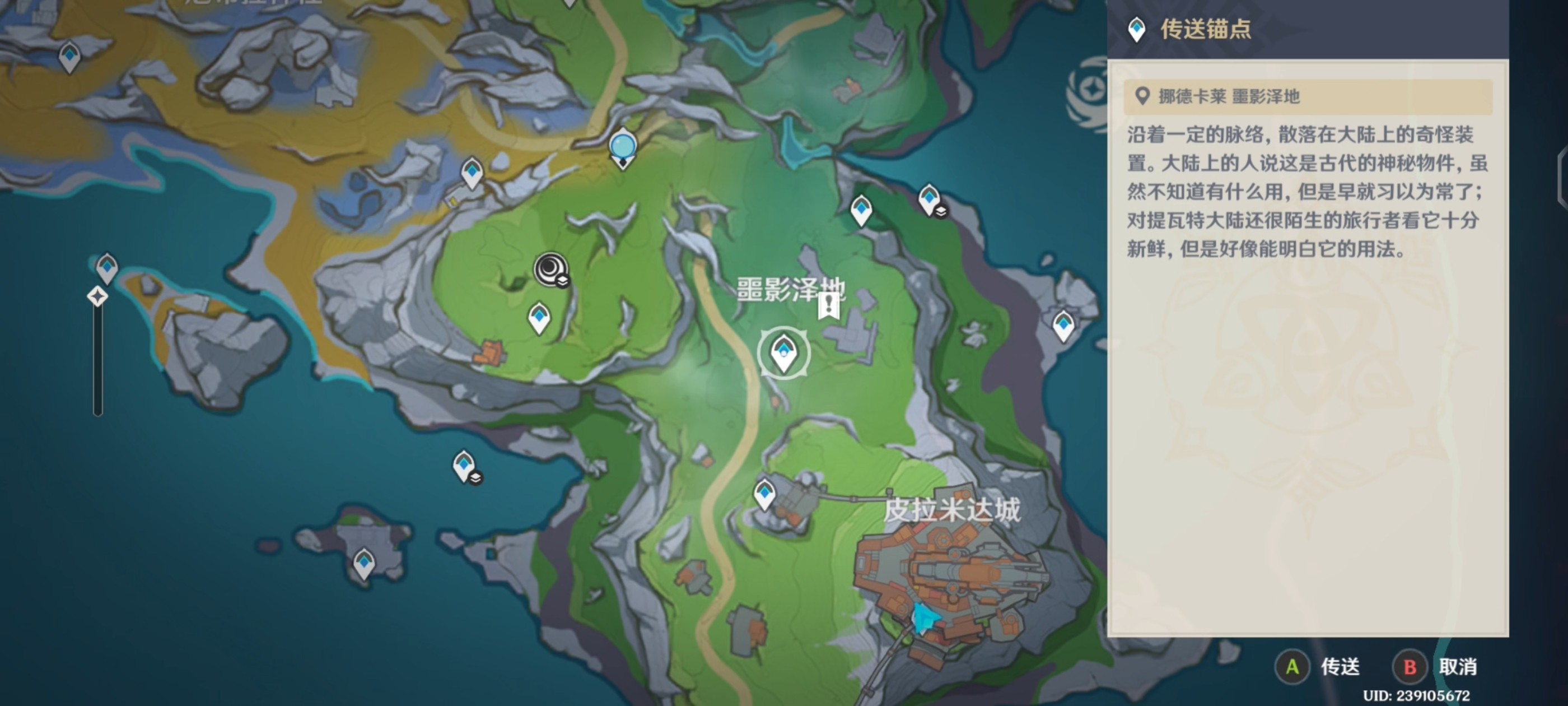The height and width of the screenshot is (706, 1568).
Task: Select the waypoint on the small southwestern islet
Action: 364,562
